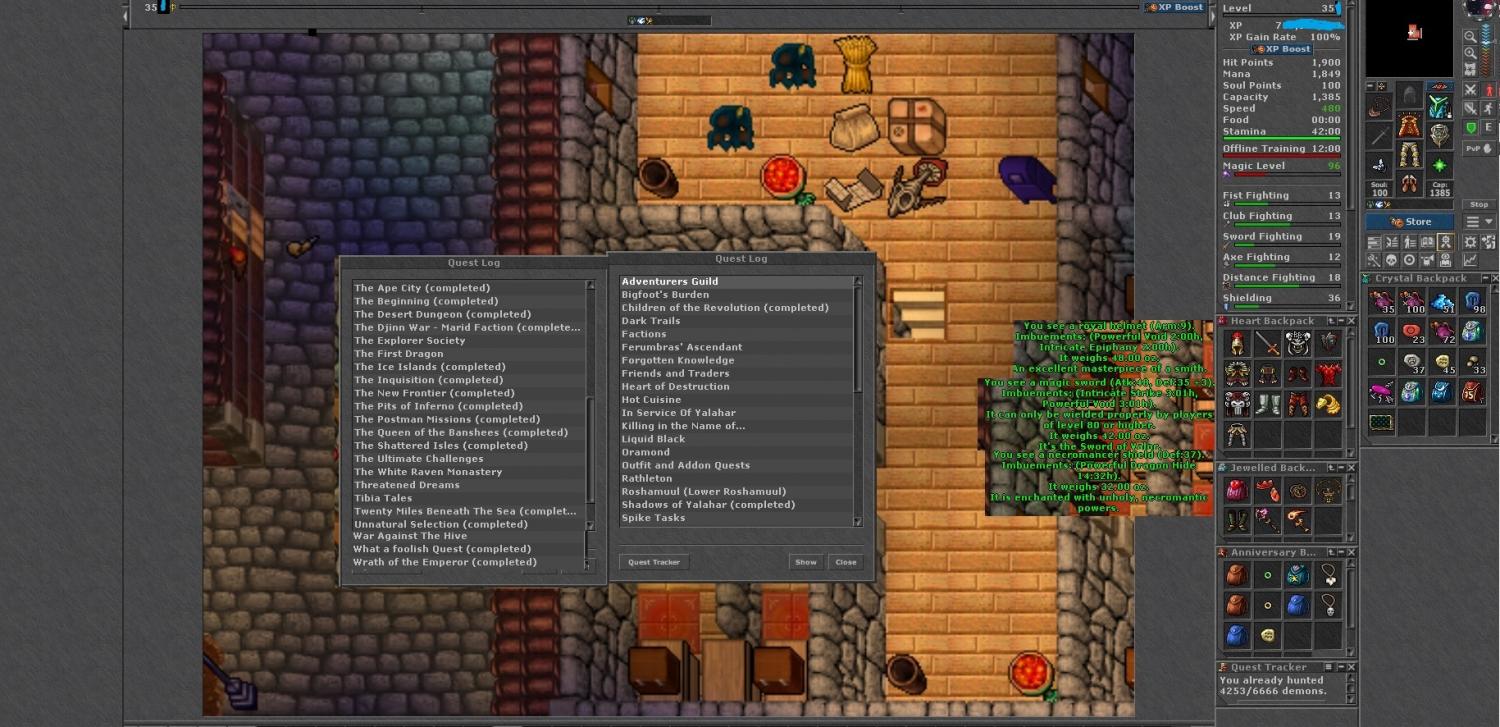
Task: Select Killing in the Name of... quest
Action: click(x=683, y=426)
